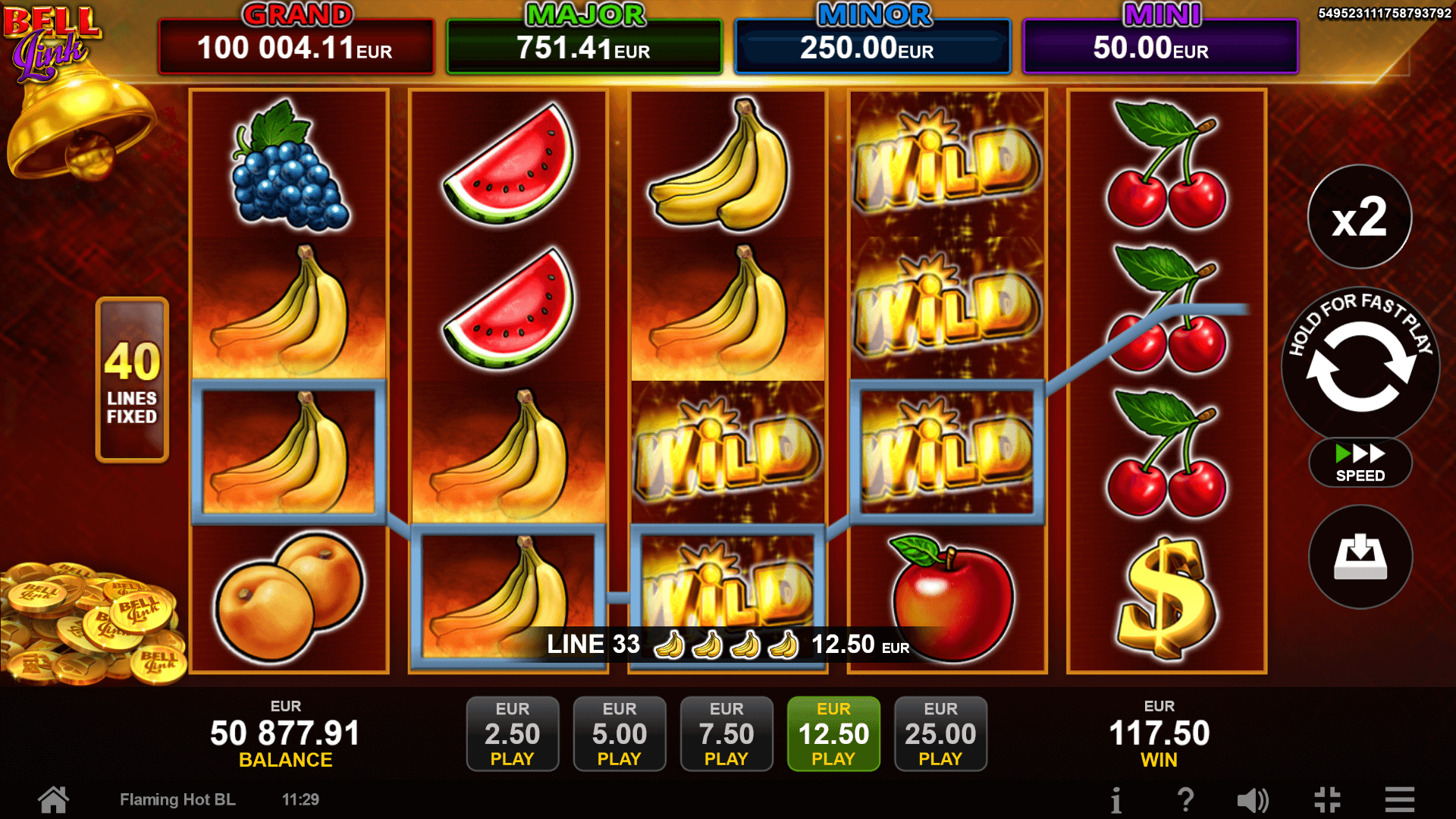
Task: Select the GRAND jackpot display
Action: point(296,38)
